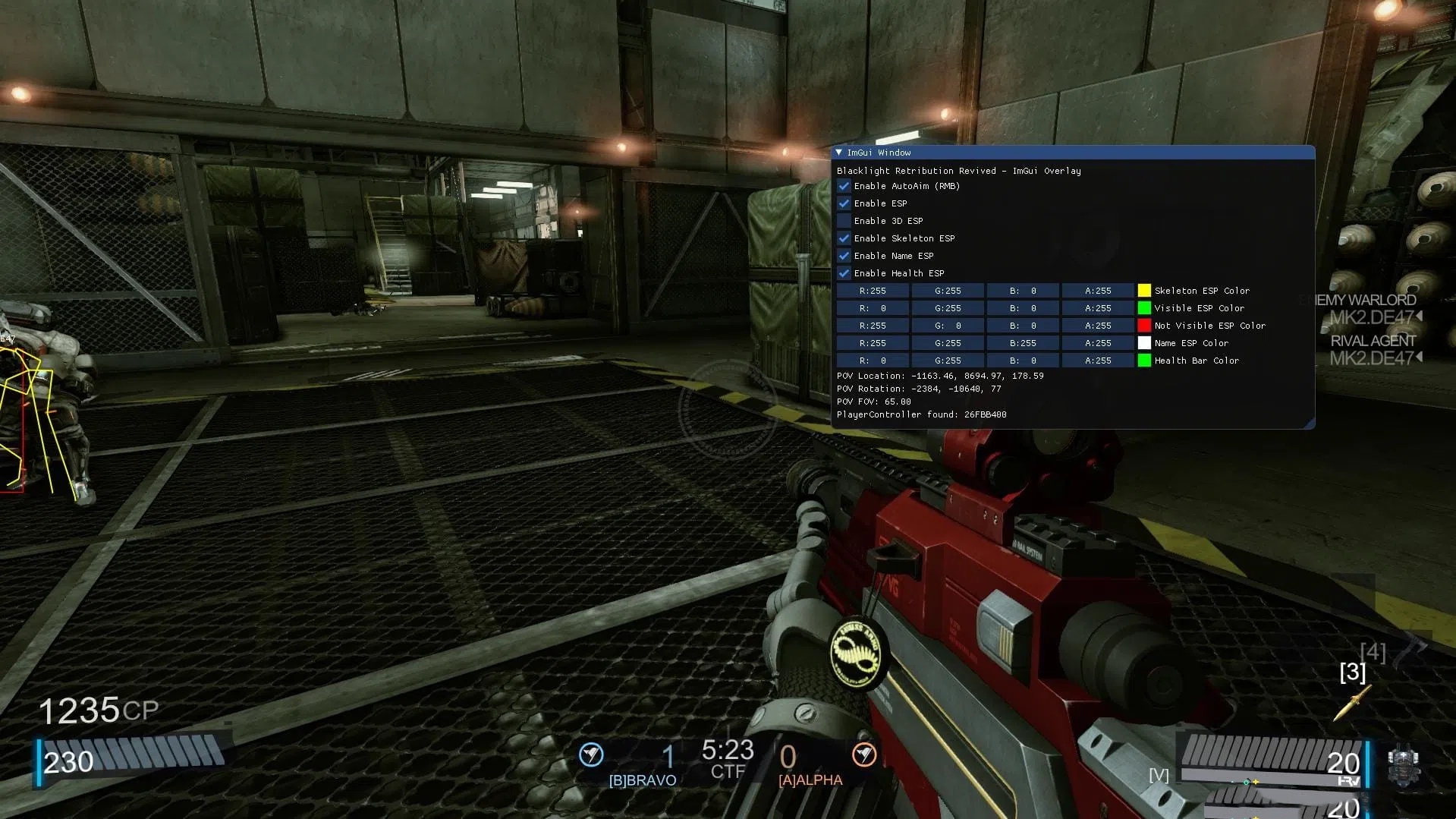The height and width of the screenshot is (819, 1456).
Task: Click the Not Visible ESP Color green field
Action: (x=948, y=326)
